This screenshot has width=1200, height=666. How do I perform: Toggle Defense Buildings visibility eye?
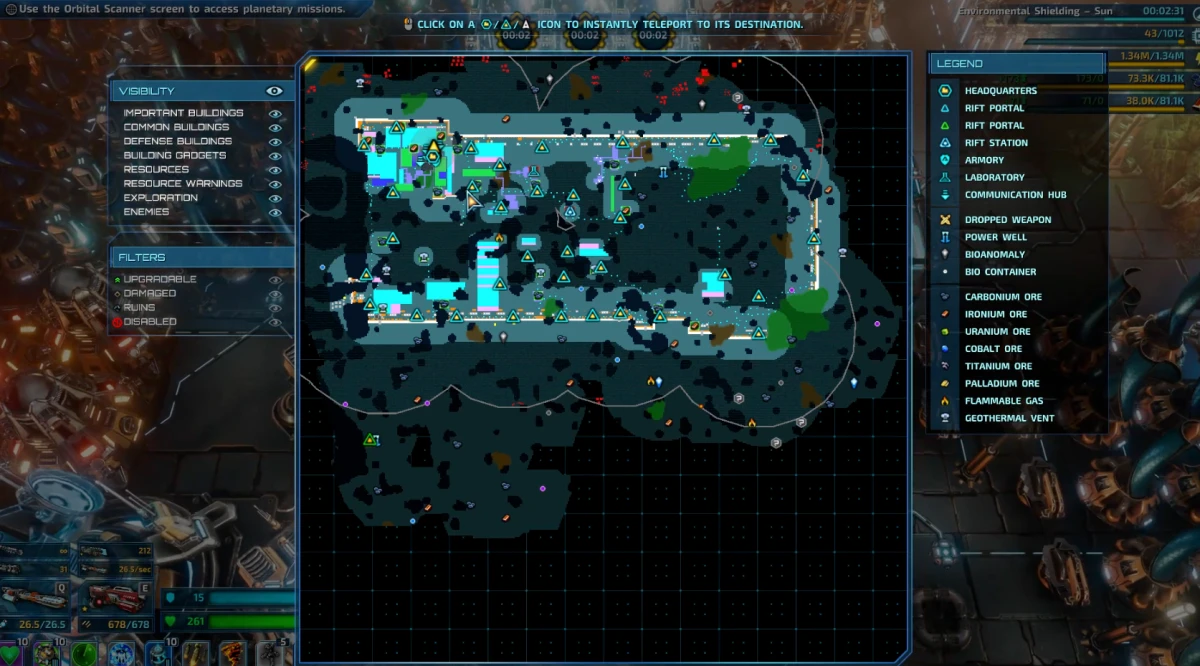click(x=275, y=142)
